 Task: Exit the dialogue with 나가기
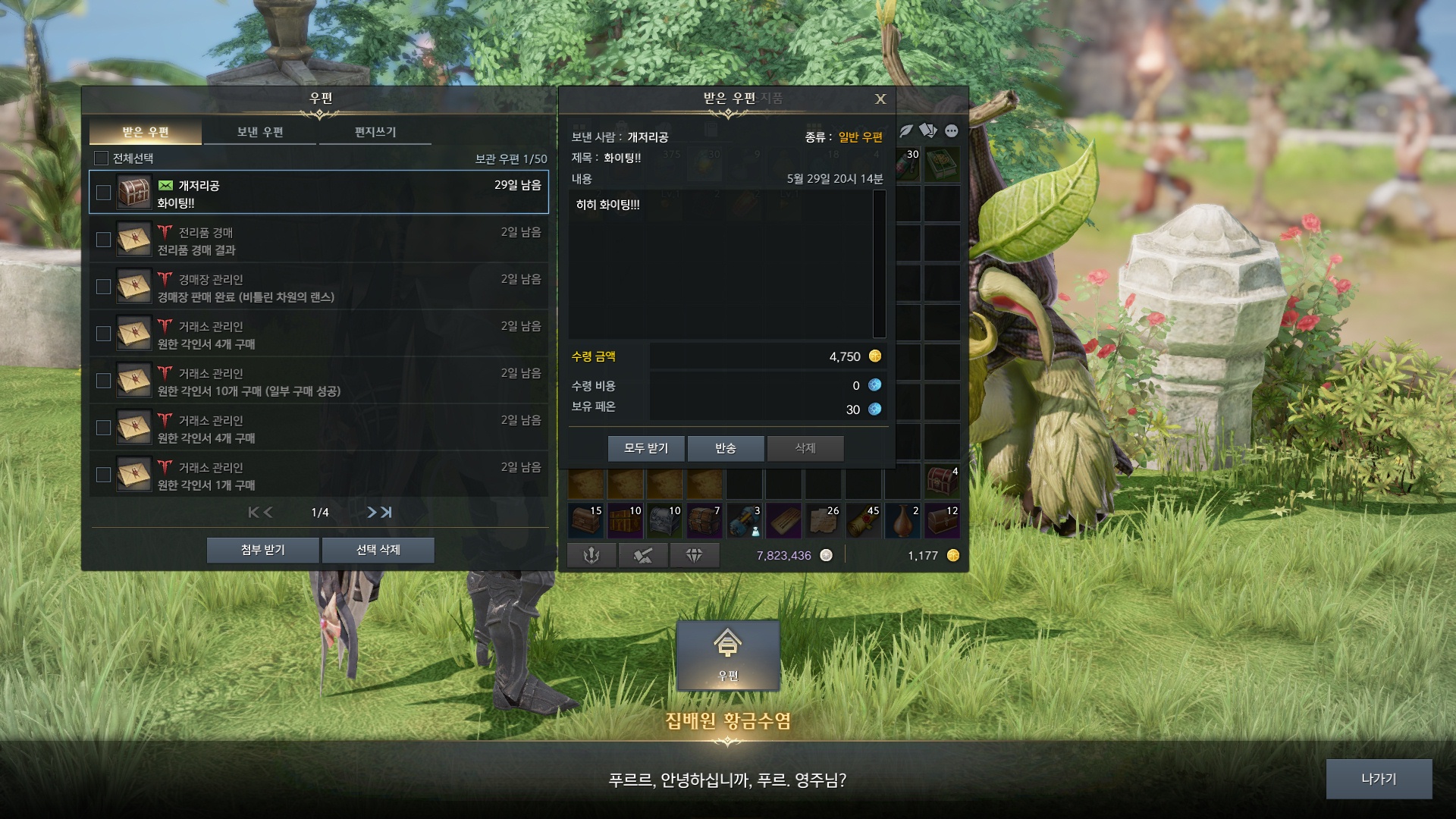pyautogui.click(x=1379, y=779)
